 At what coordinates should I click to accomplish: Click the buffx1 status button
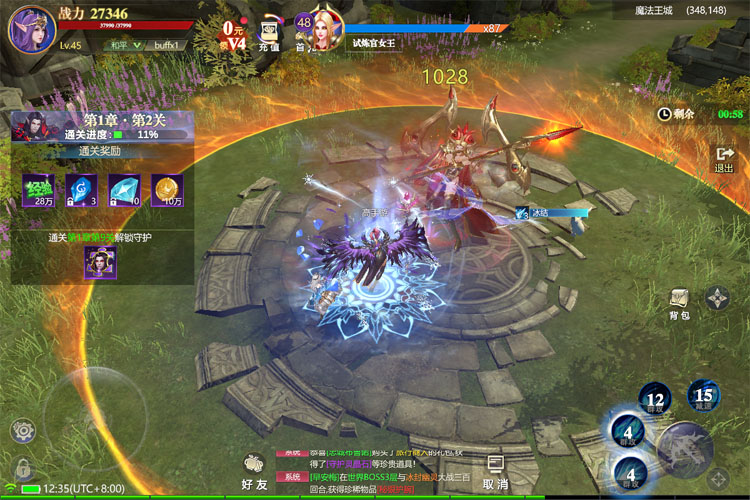tap(166, 45)
